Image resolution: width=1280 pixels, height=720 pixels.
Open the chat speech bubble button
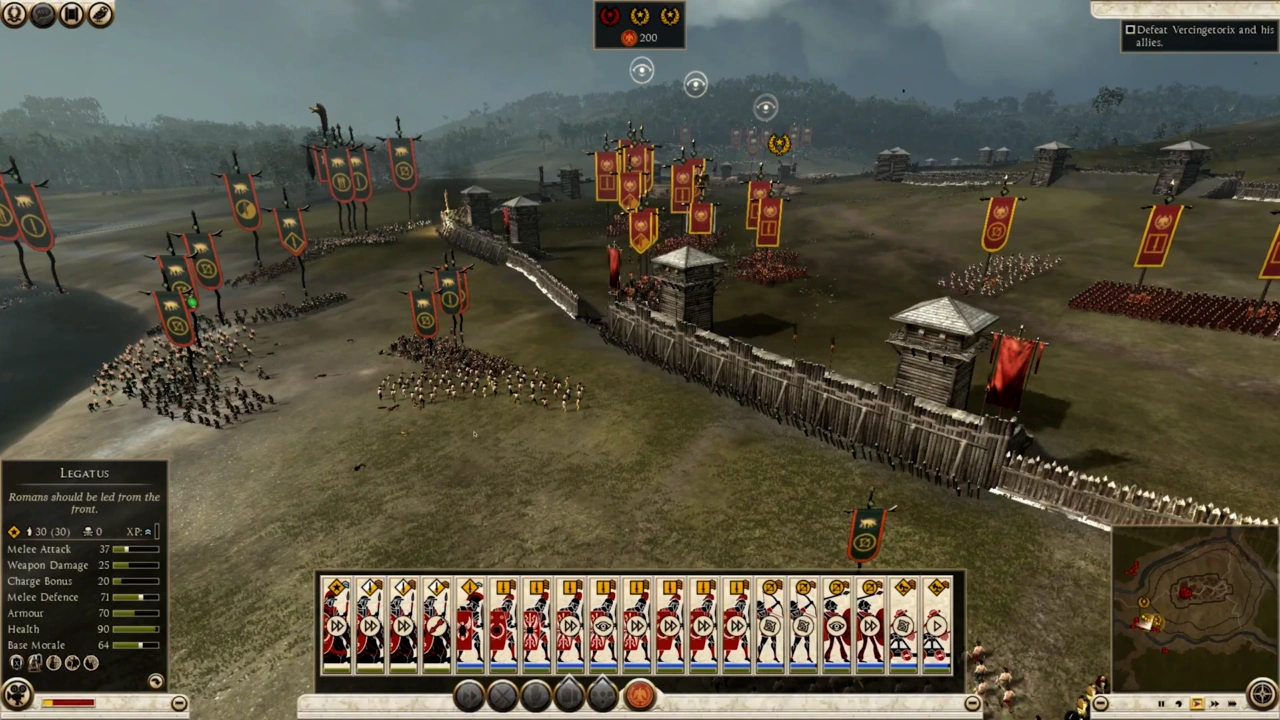(43, 14)
